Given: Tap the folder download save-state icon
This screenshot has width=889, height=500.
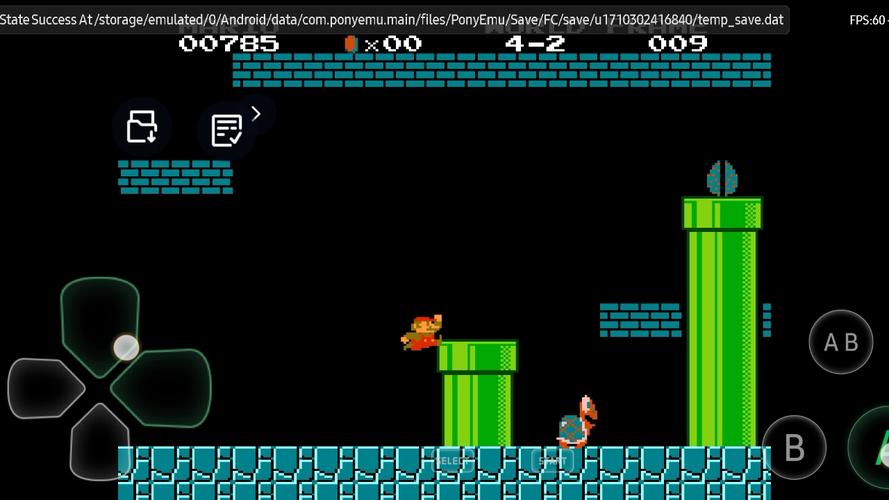Looking at the screenshot, I should (x=142, y=127).
